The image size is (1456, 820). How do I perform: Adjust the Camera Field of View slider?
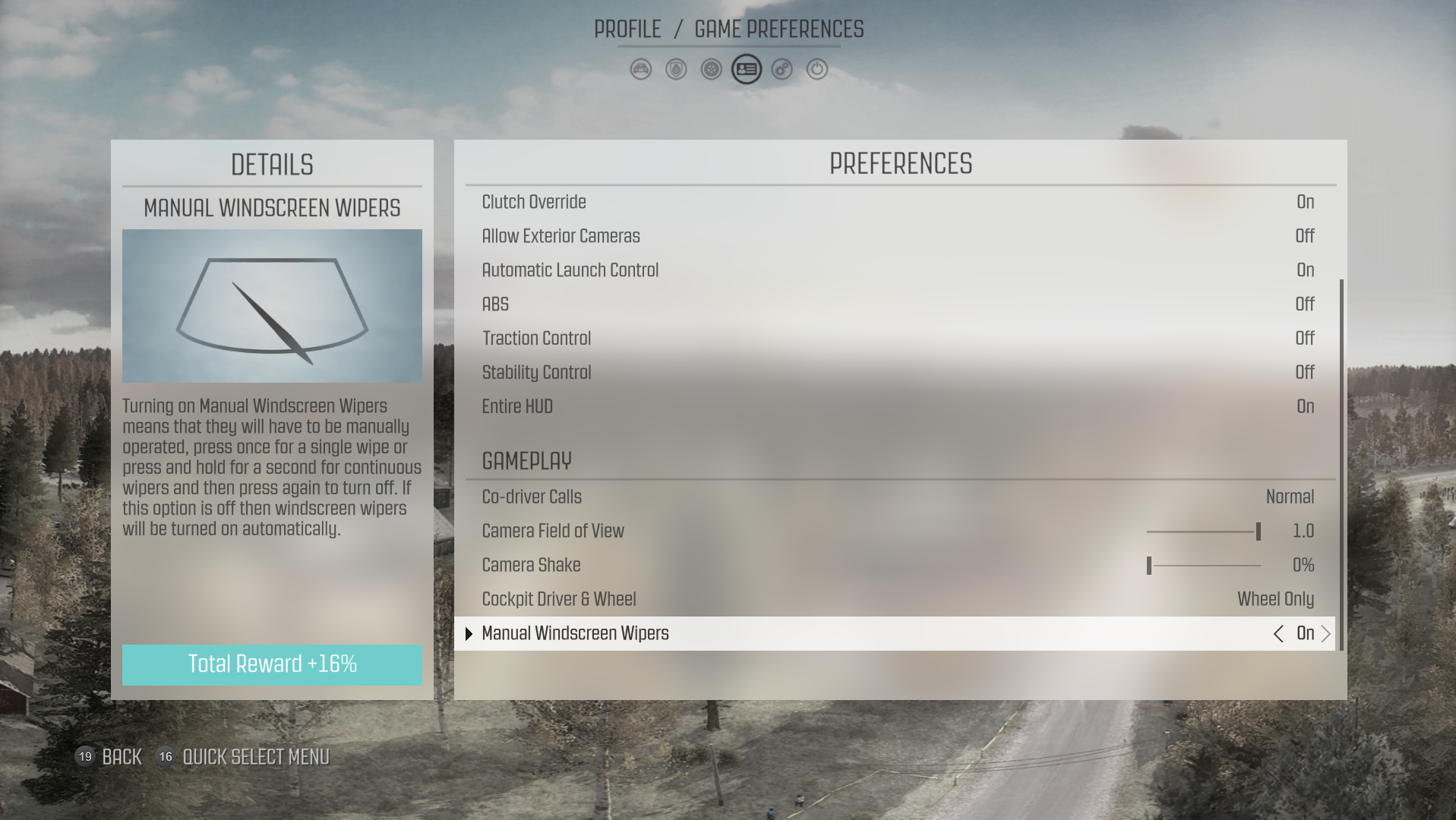coord(1203,531)
